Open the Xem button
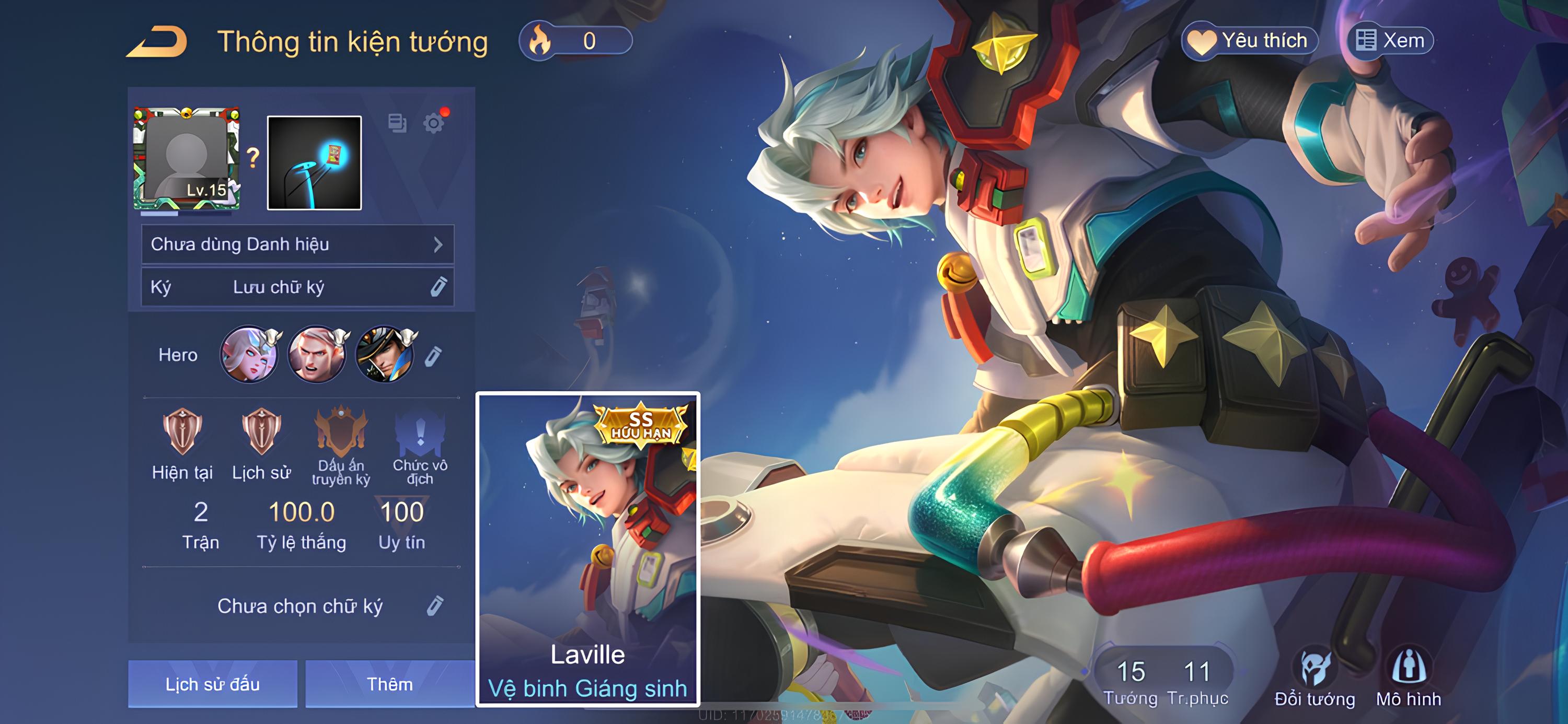Image resolution: width=1568 pixels, height=724 pixels. (x=1390, y=41)
